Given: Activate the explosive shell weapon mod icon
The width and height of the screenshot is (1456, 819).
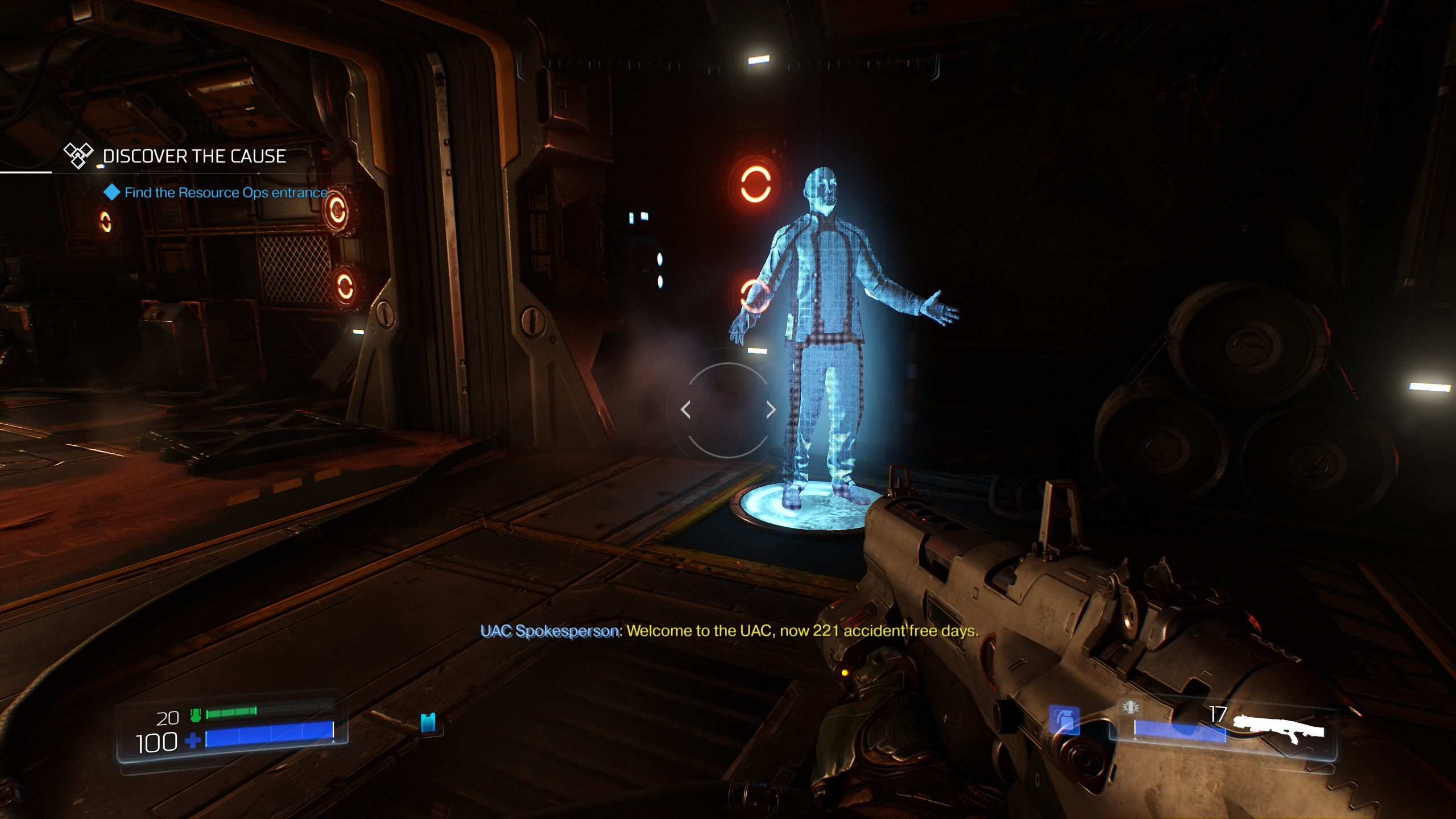Looking at the screenshot, I should pyautogui.click(x=1130, y=707).
